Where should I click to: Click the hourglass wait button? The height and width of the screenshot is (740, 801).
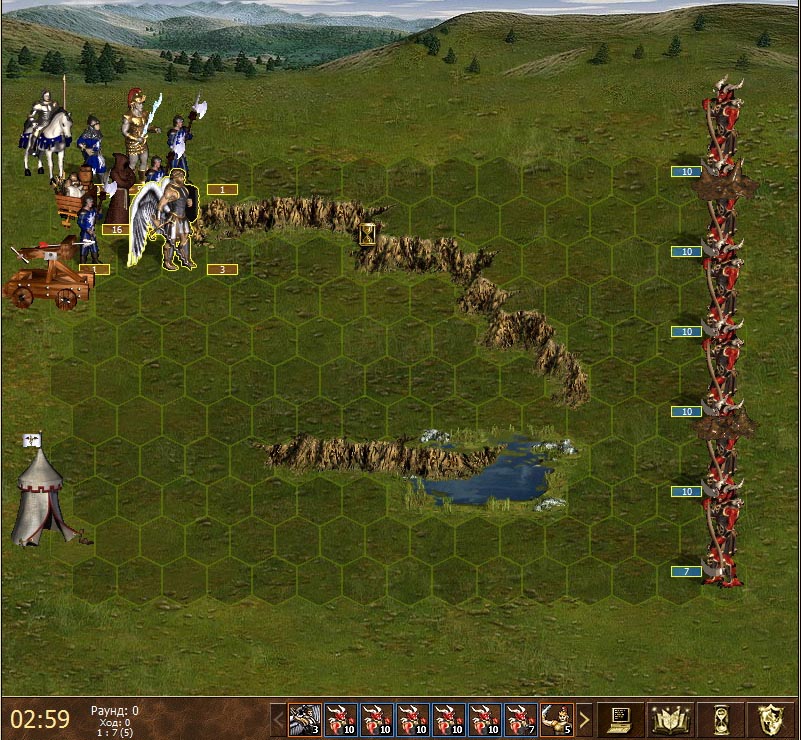tap(721, 718)
